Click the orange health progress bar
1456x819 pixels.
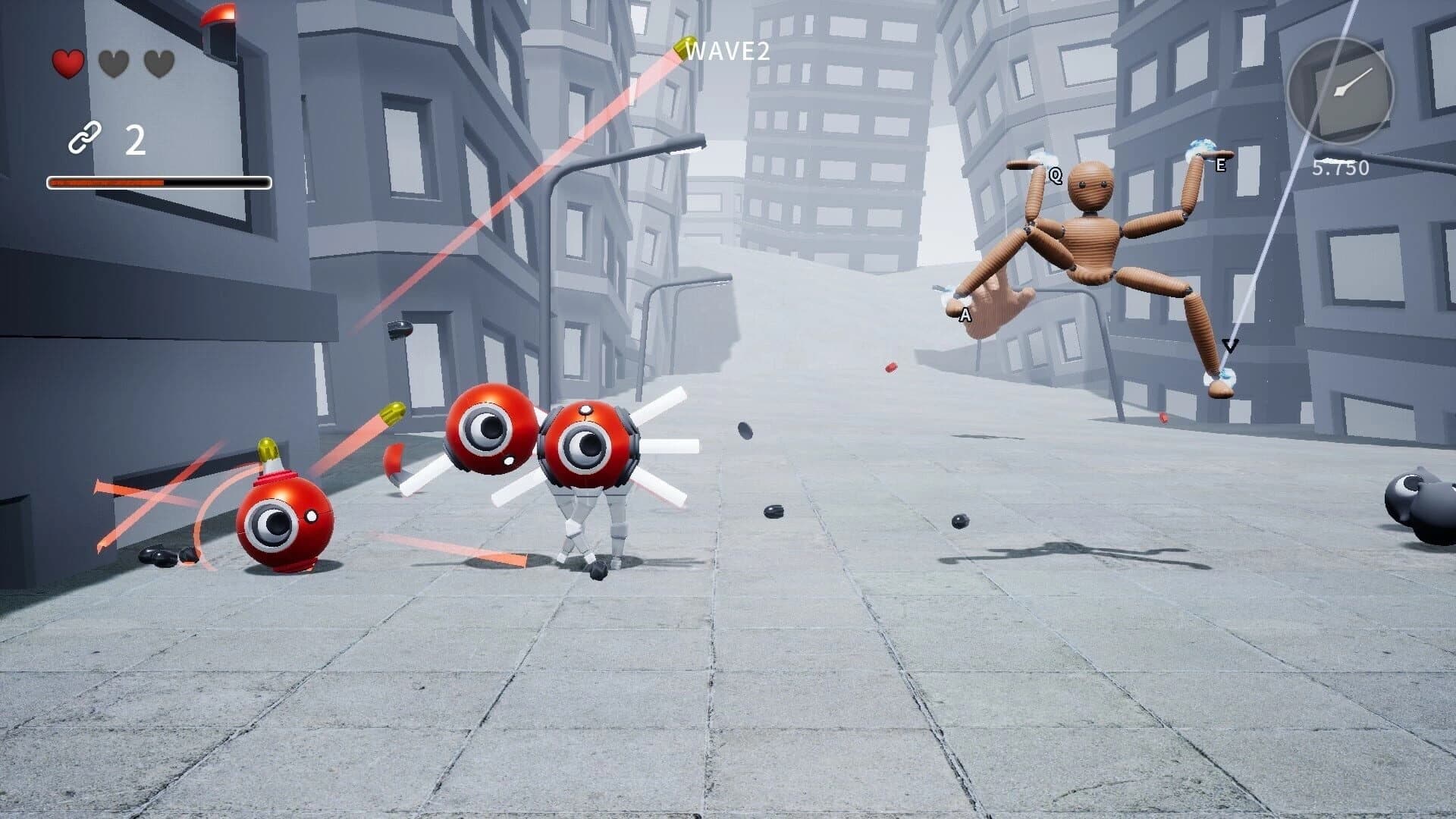click(106, 182)
